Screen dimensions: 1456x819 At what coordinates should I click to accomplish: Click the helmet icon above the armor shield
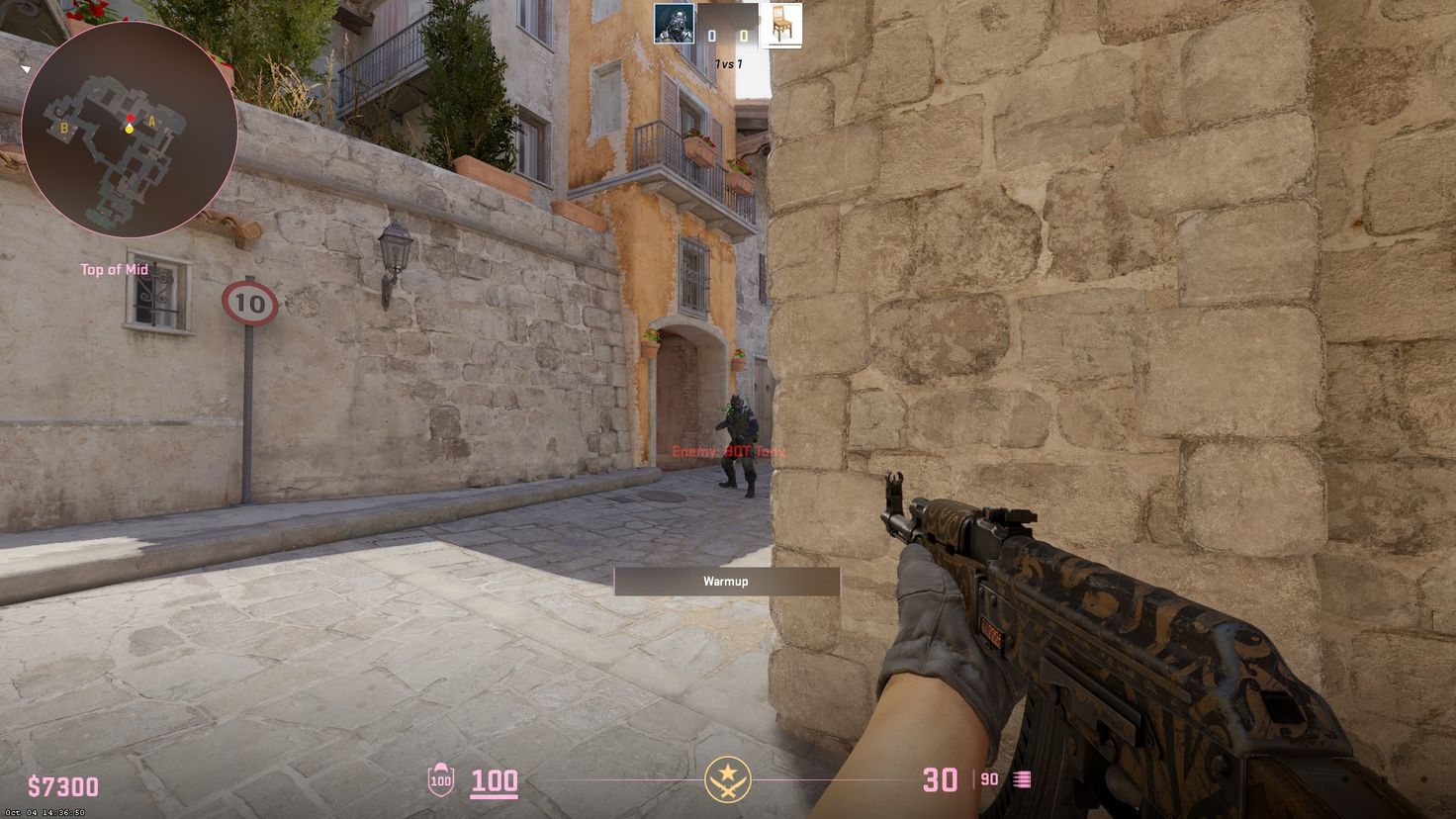pos(439,768)
